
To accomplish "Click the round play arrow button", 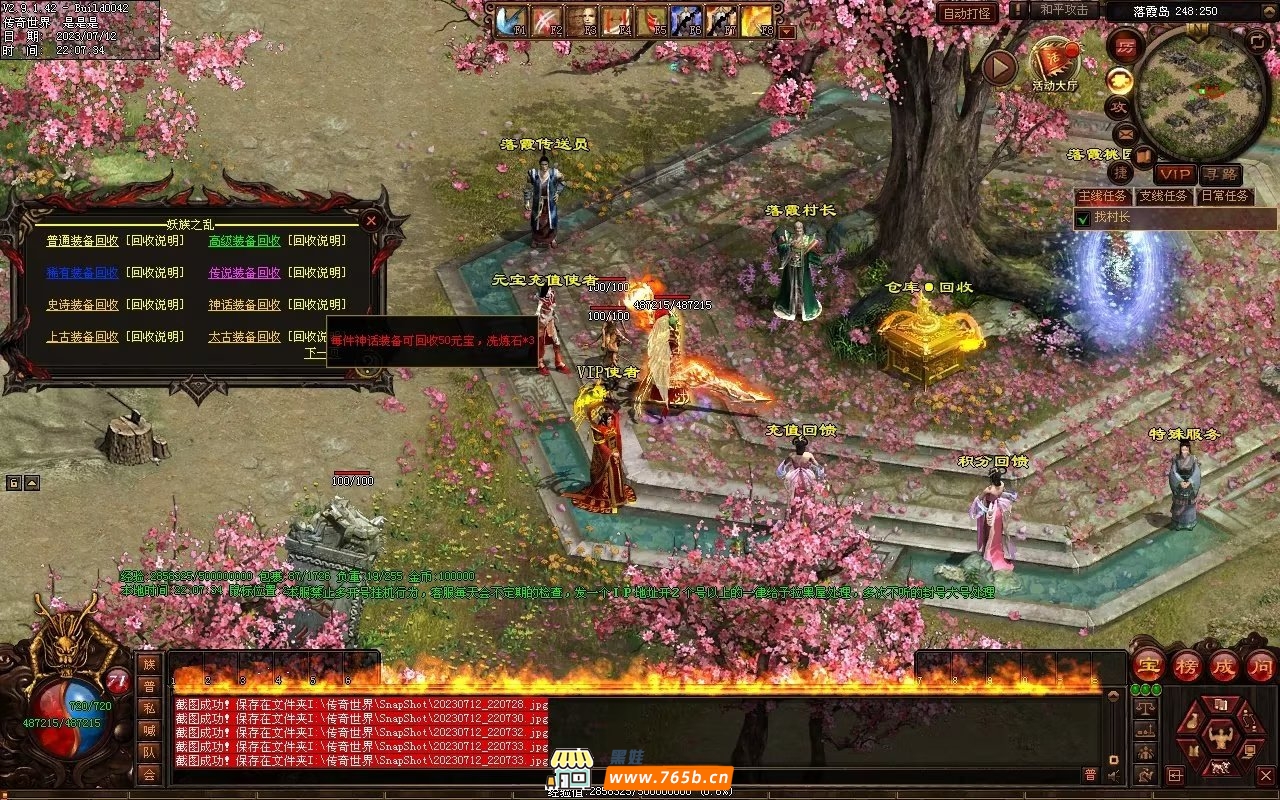I will click(x=998, y=67).
